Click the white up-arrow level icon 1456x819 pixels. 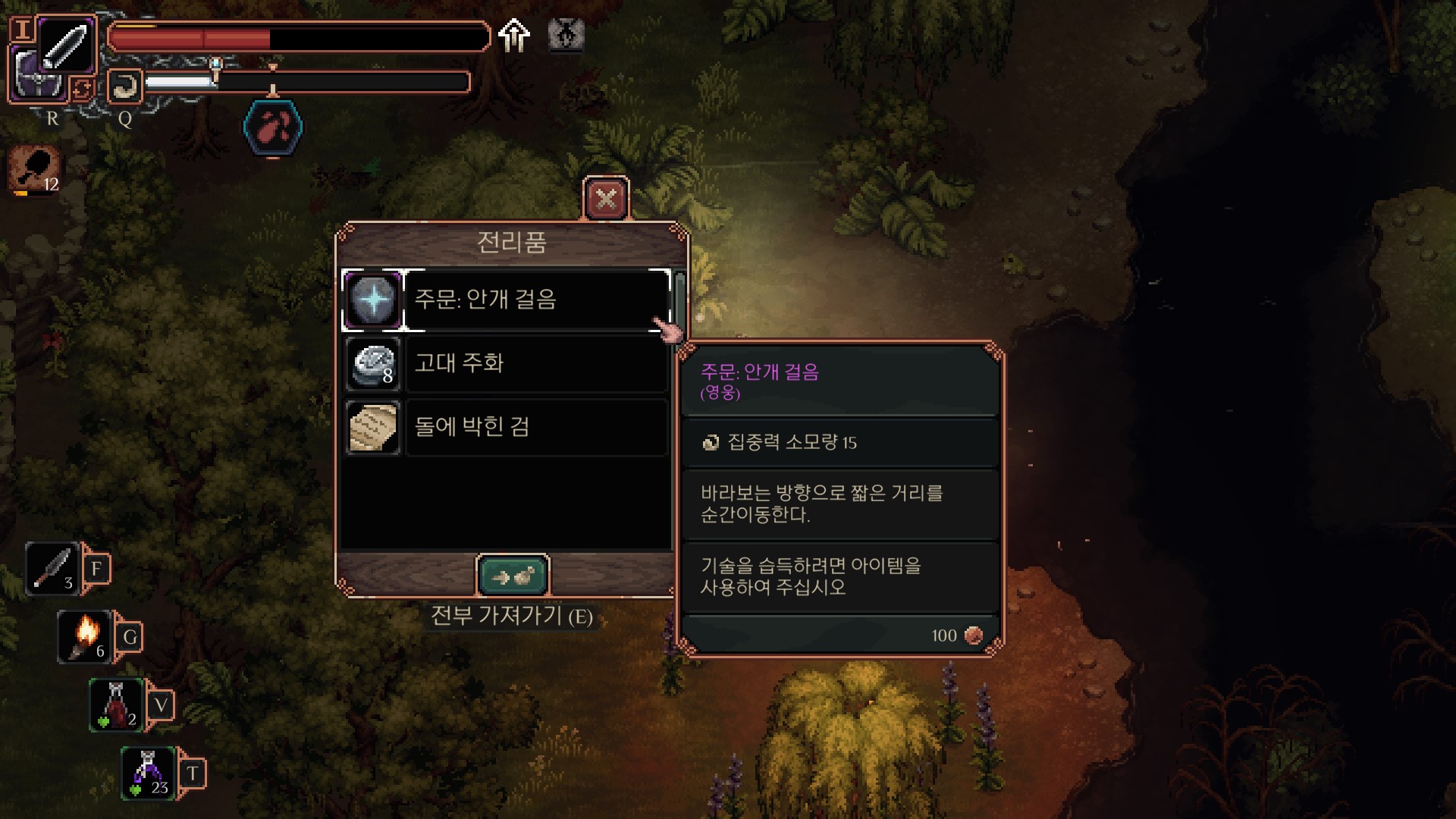click(x=514, y=36)
